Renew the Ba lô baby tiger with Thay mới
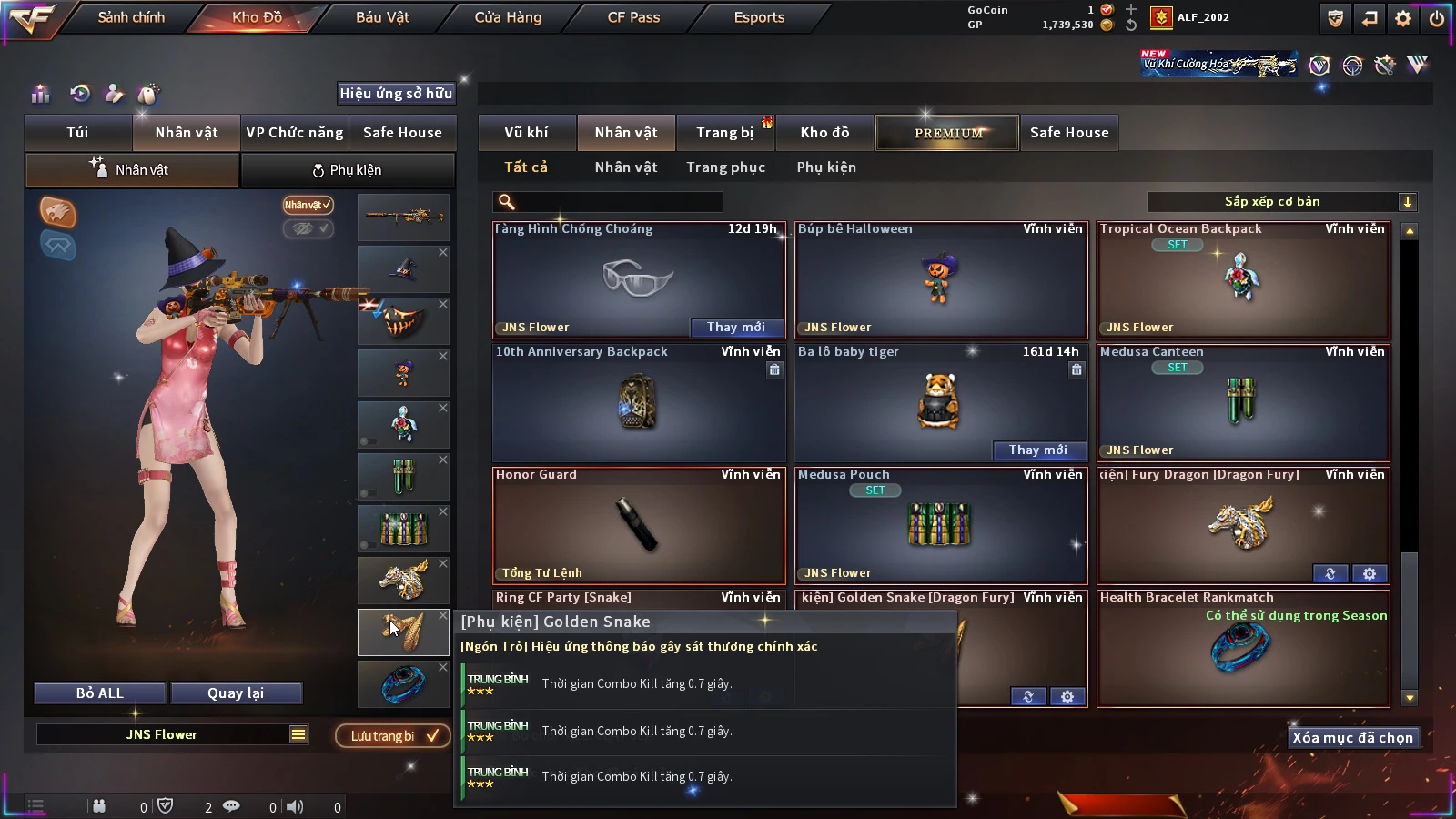This screenshot has height=819, width=1456. coord(1037,450)
